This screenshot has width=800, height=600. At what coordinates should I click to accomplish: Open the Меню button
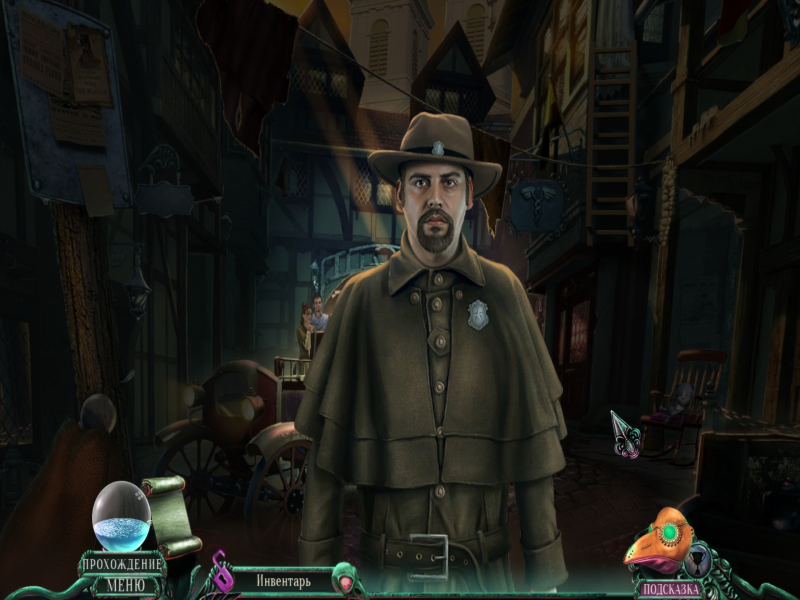[x=125, y=584]
